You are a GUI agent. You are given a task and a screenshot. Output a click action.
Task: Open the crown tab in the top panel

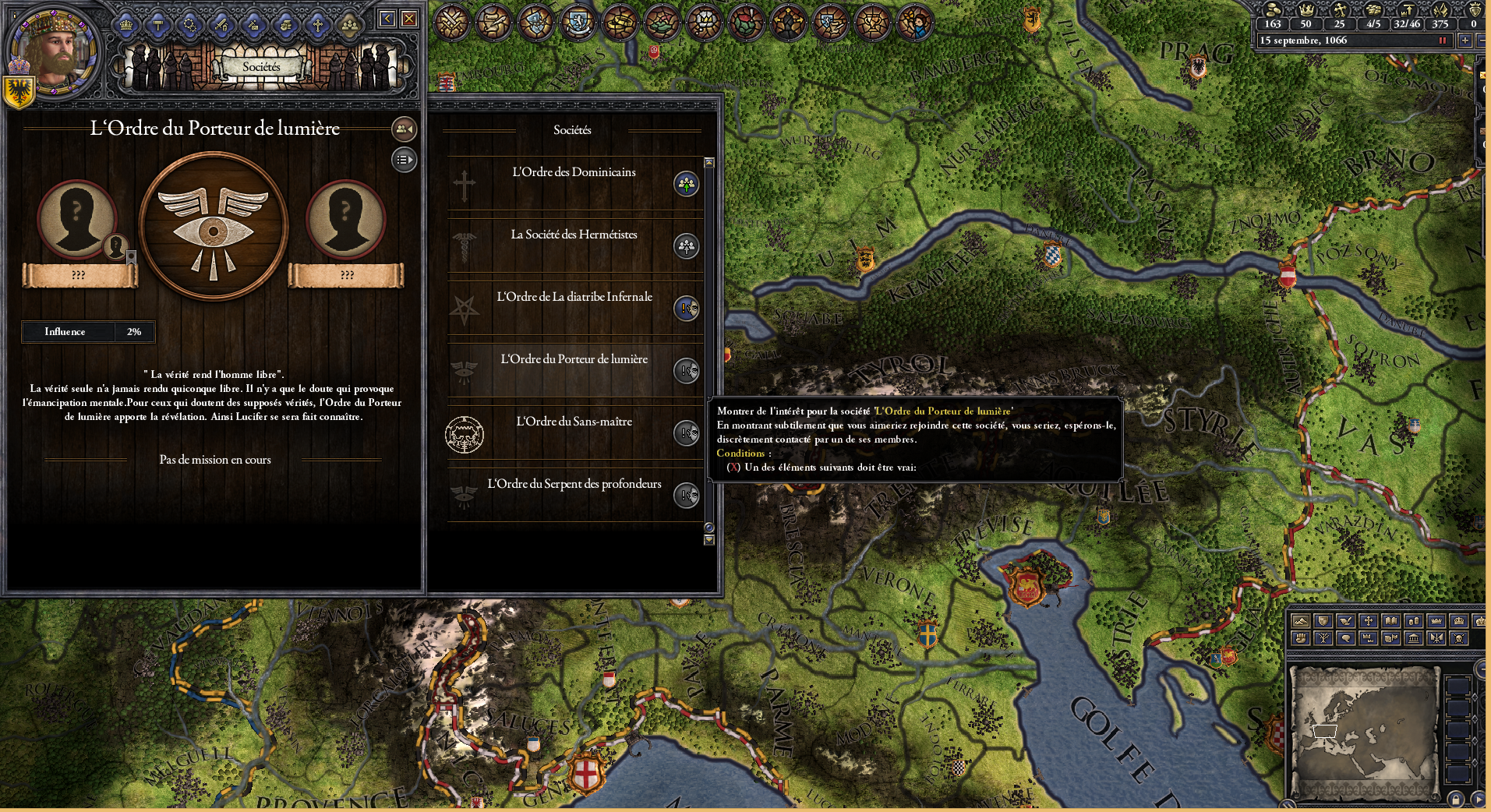(126, 25)
